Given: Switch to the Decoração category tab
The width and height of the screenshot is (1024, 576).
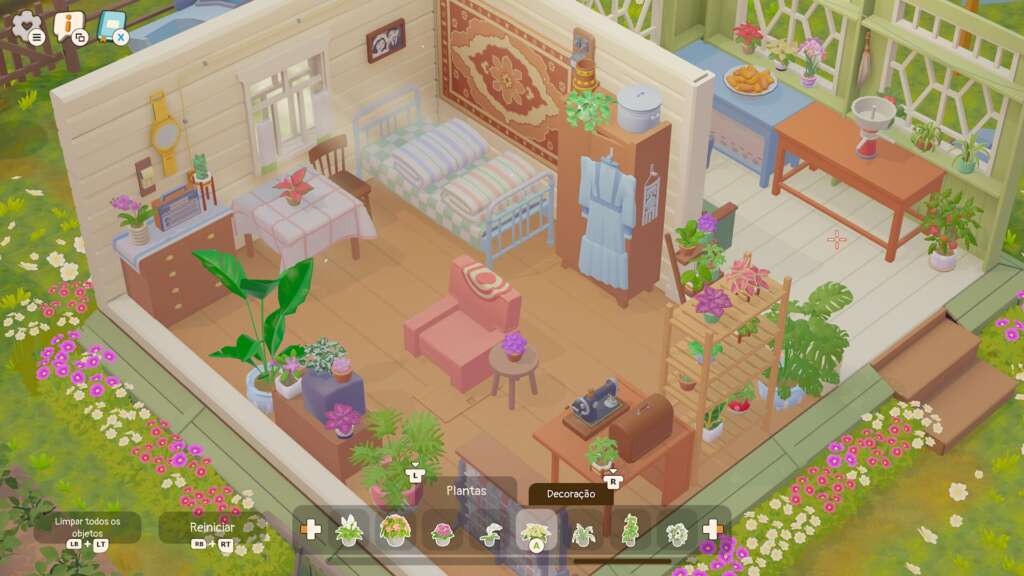Looking at the screenshot, I should [571, 493].
